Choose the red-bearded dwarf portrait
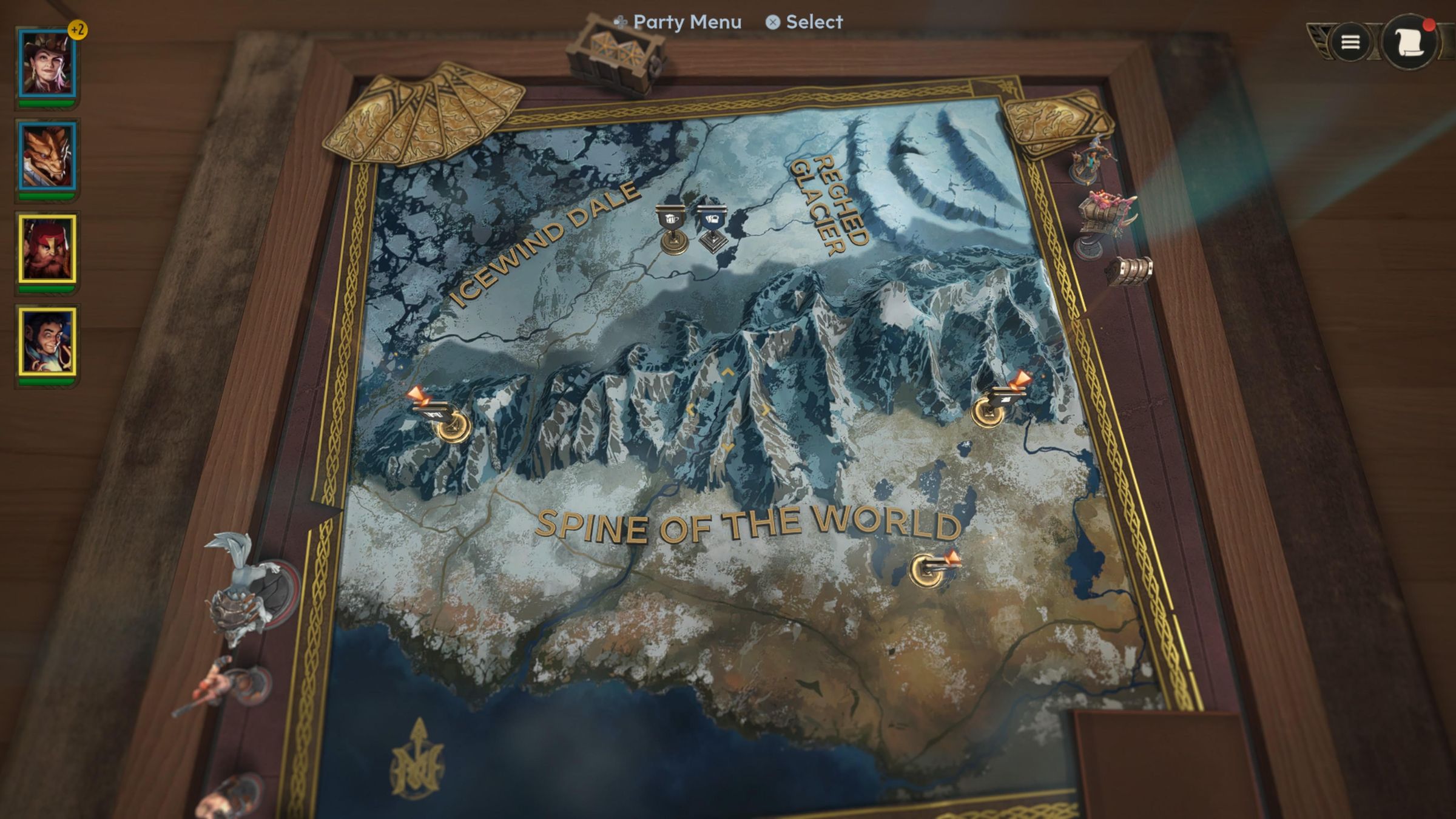 pos(47,249)
